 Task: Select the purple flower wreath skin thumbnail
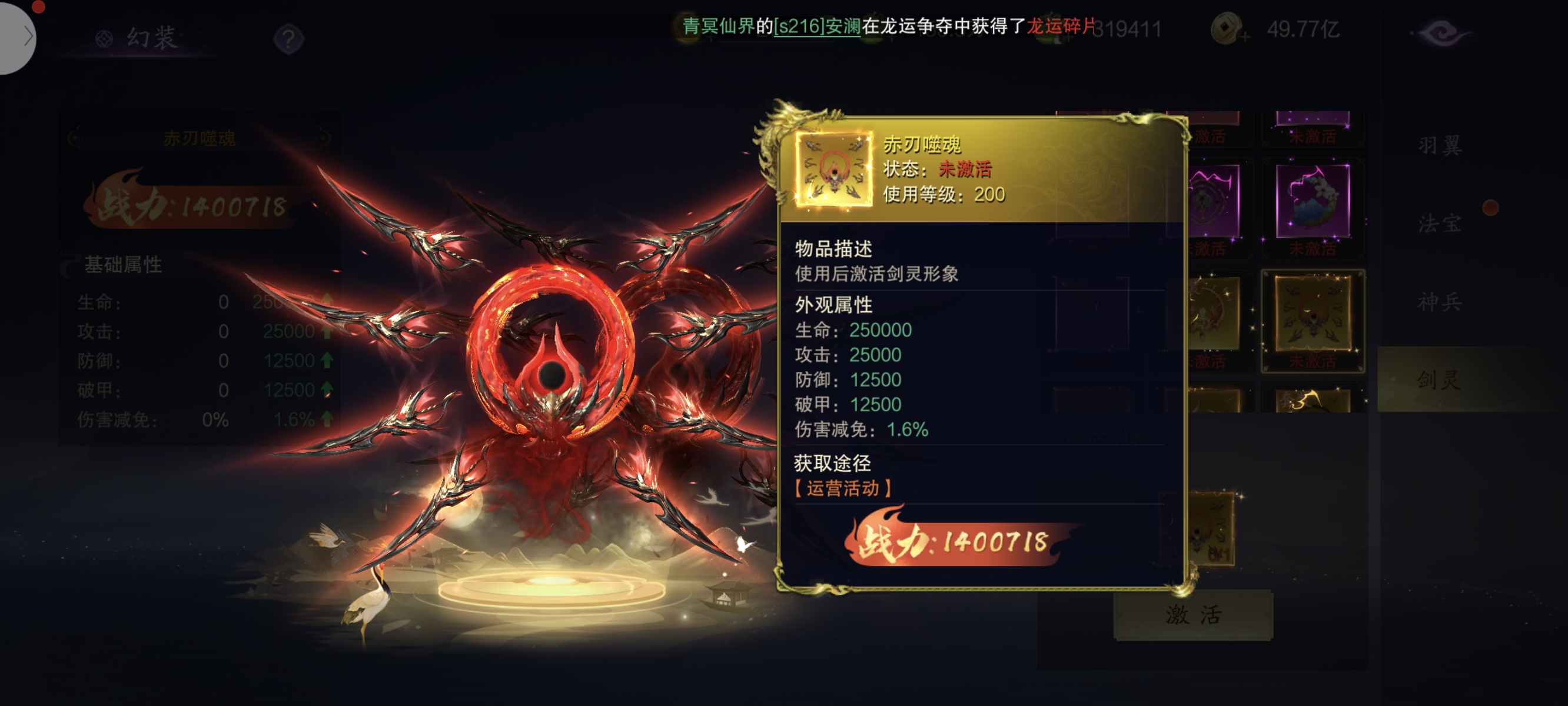[1313, 202]
